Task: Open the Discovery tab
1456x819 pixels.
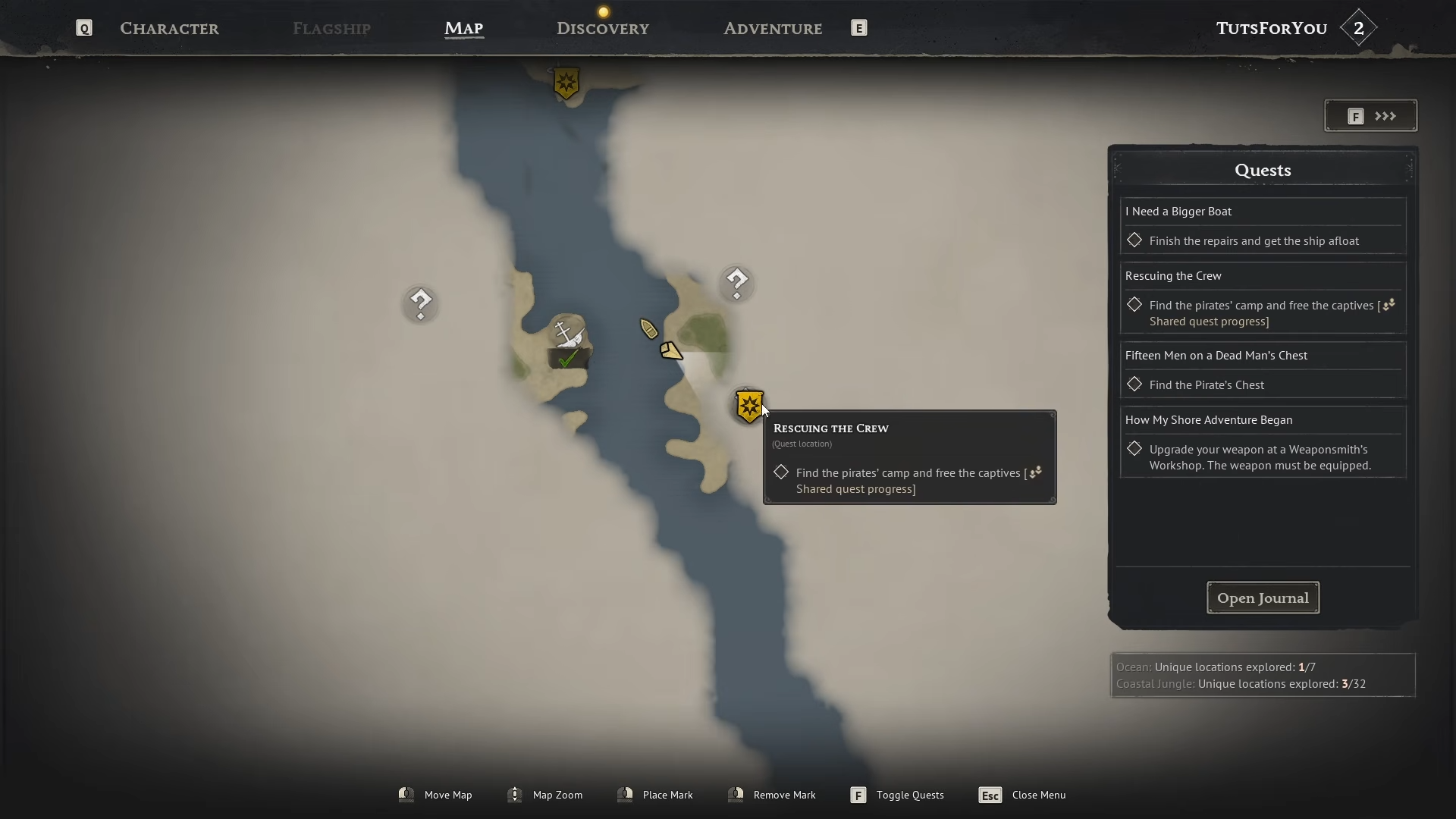Action: 603,29
